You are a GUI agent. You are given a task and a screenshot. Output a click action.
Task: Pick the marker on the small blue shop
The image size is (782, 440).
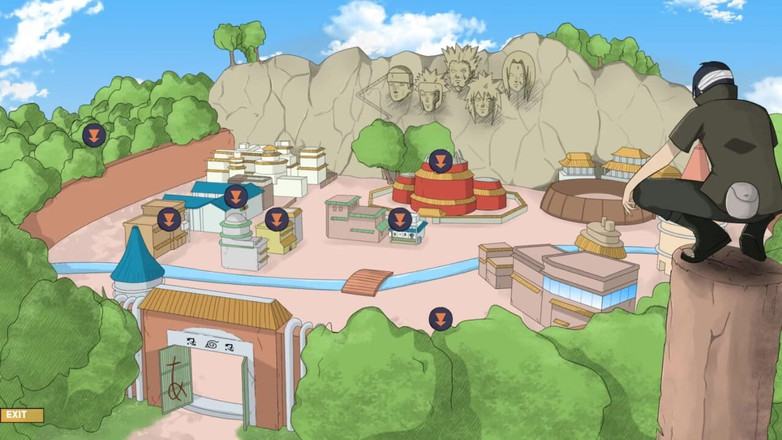(x=400, y=219)
